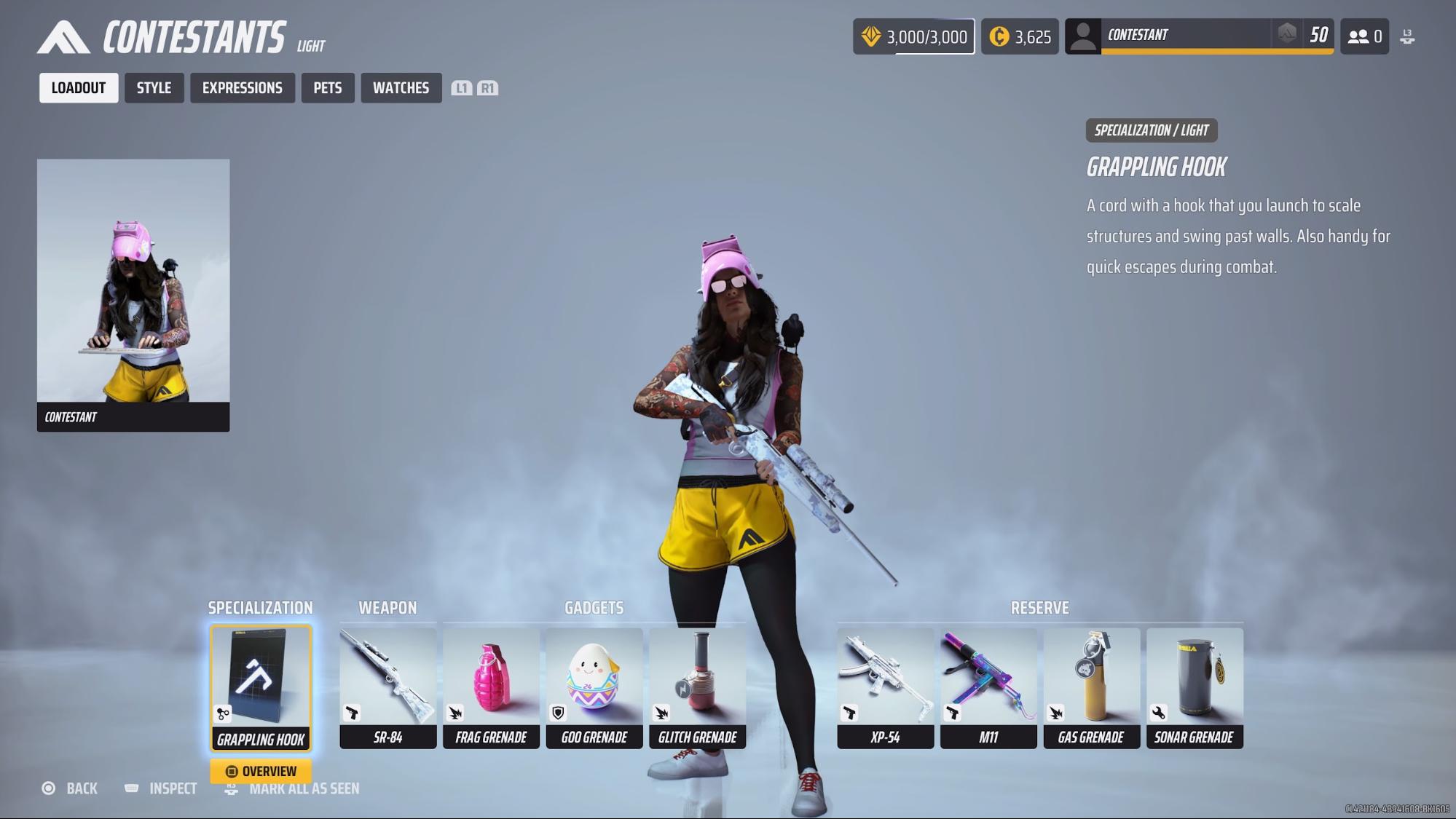This screenshot has height=819, width=1456.
Task: Select the M11 reserve weapon slot
Action: click(988, 688)
